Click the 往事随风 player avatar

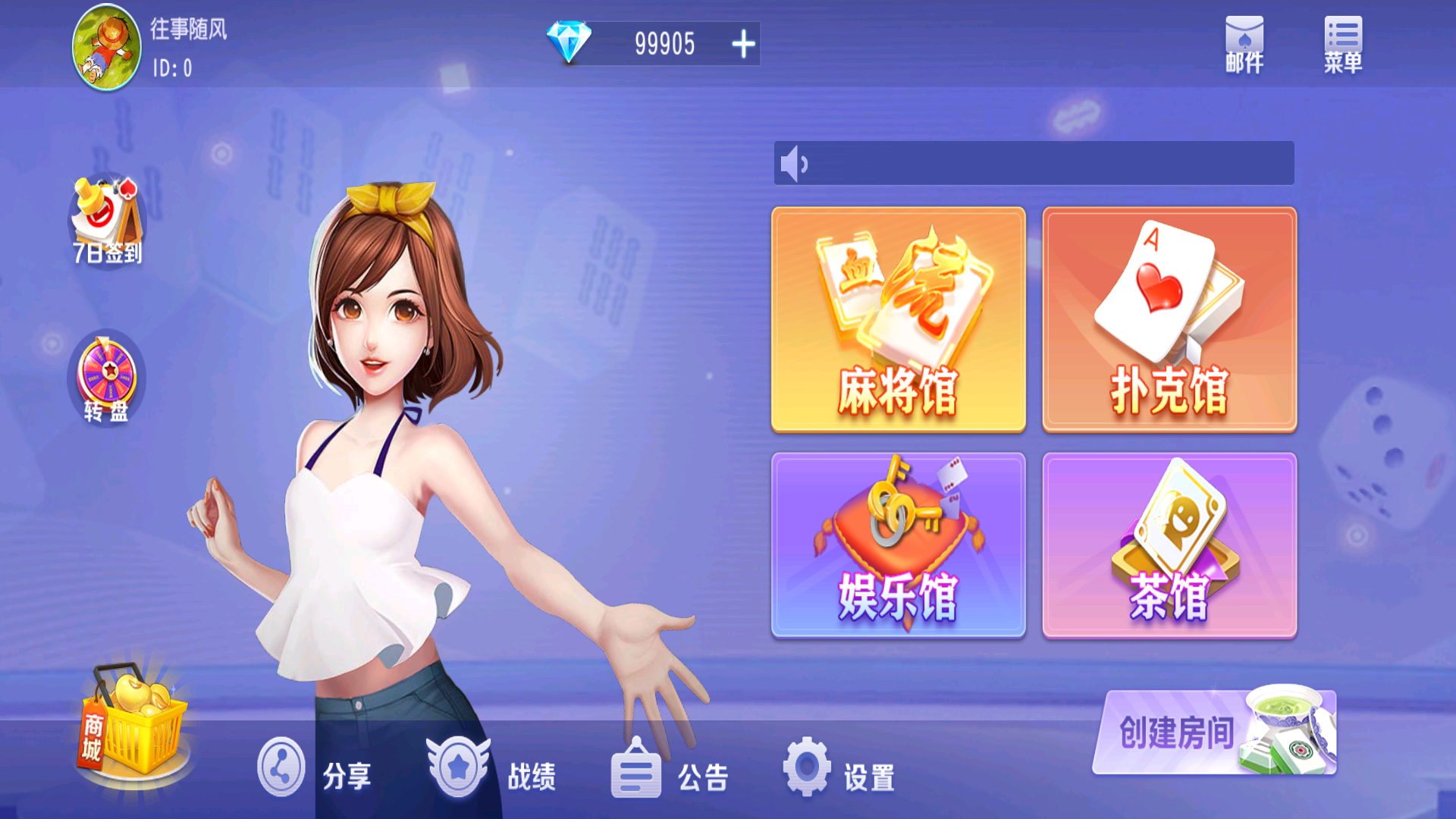pyautogui.click(x=107, y=45)
